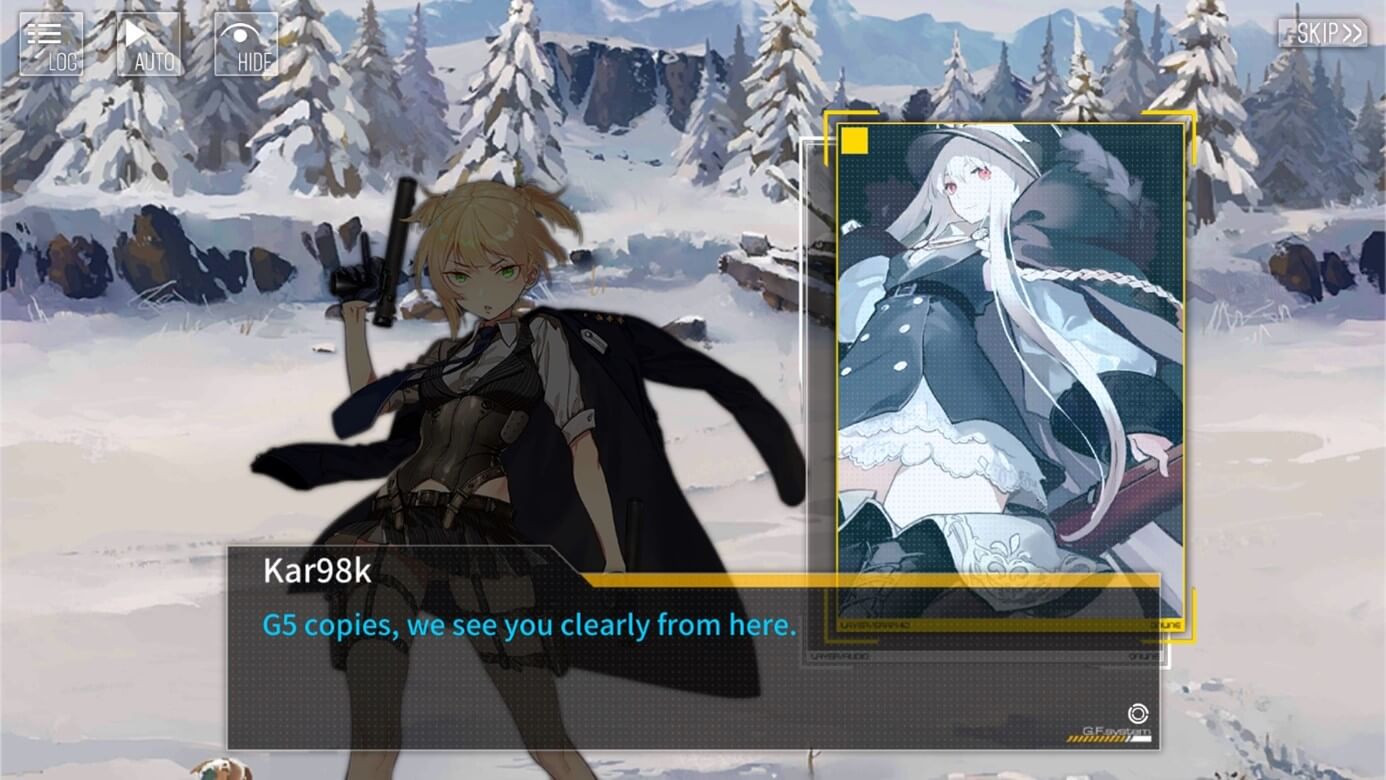Open the dialogue LOG
This screenshot has height=780, width=1386.
point(51,44)
